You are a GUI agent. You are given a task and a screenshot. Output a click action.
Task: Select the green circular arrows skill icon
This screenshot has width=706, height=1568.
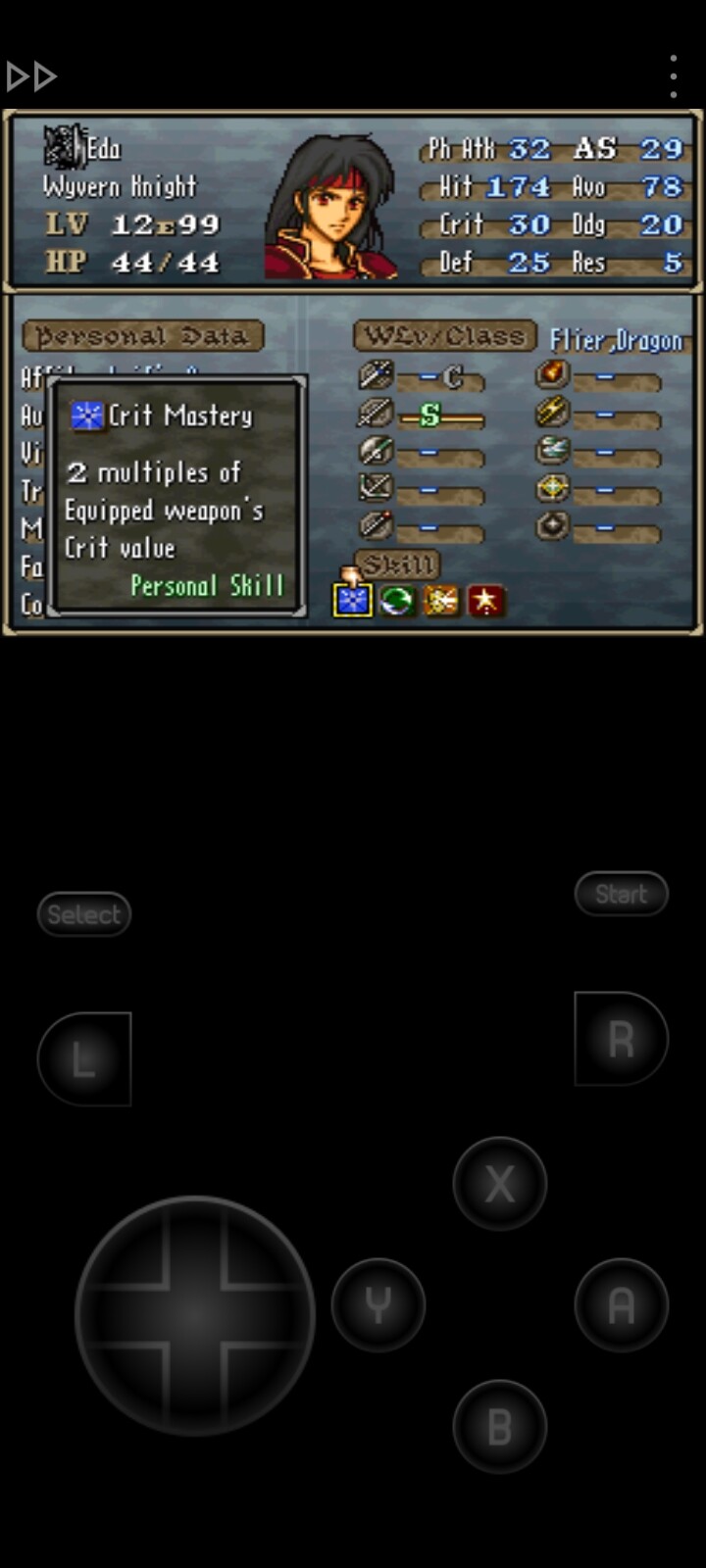396,600
